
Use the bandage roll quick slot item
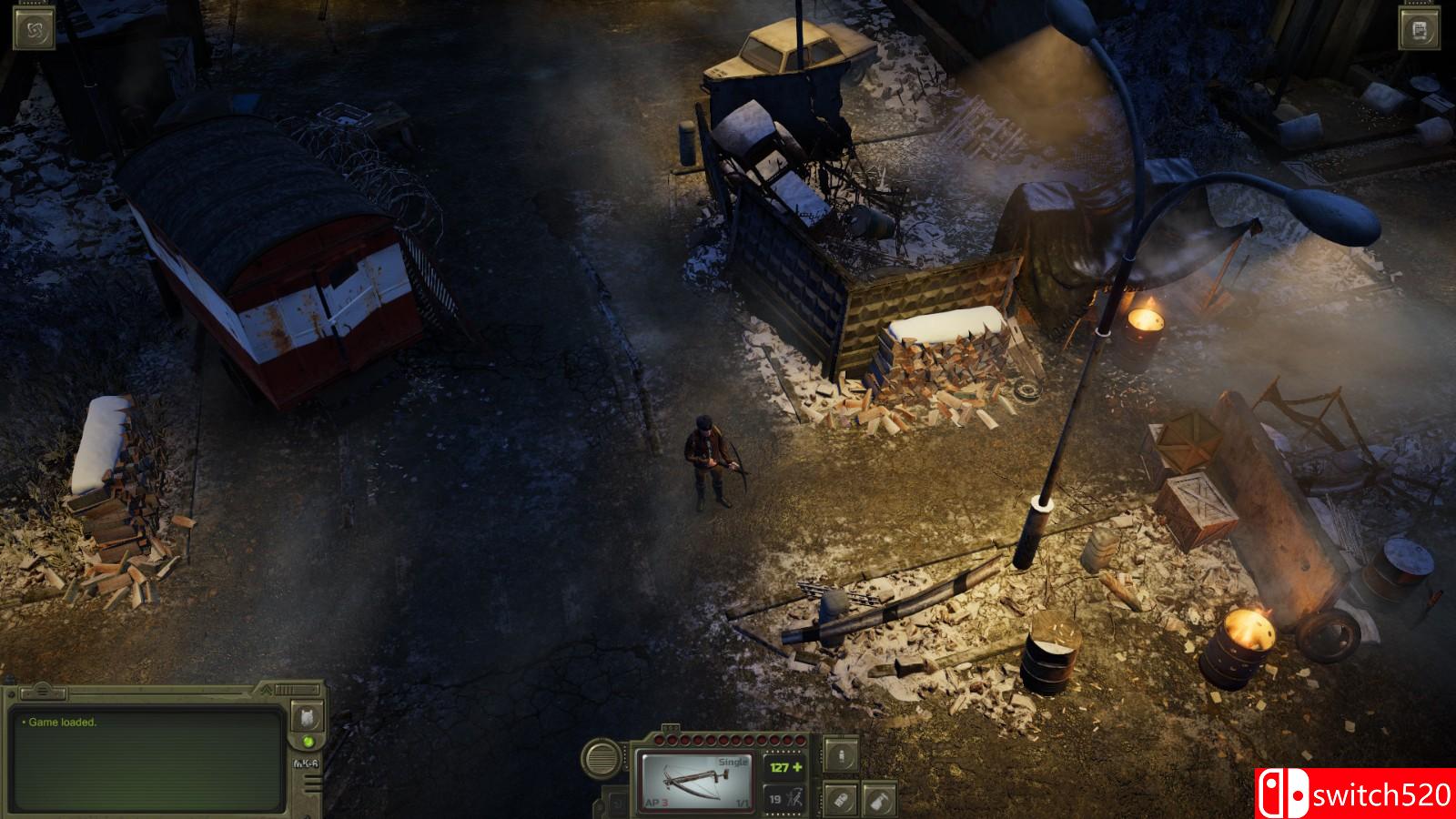(841, 800)
